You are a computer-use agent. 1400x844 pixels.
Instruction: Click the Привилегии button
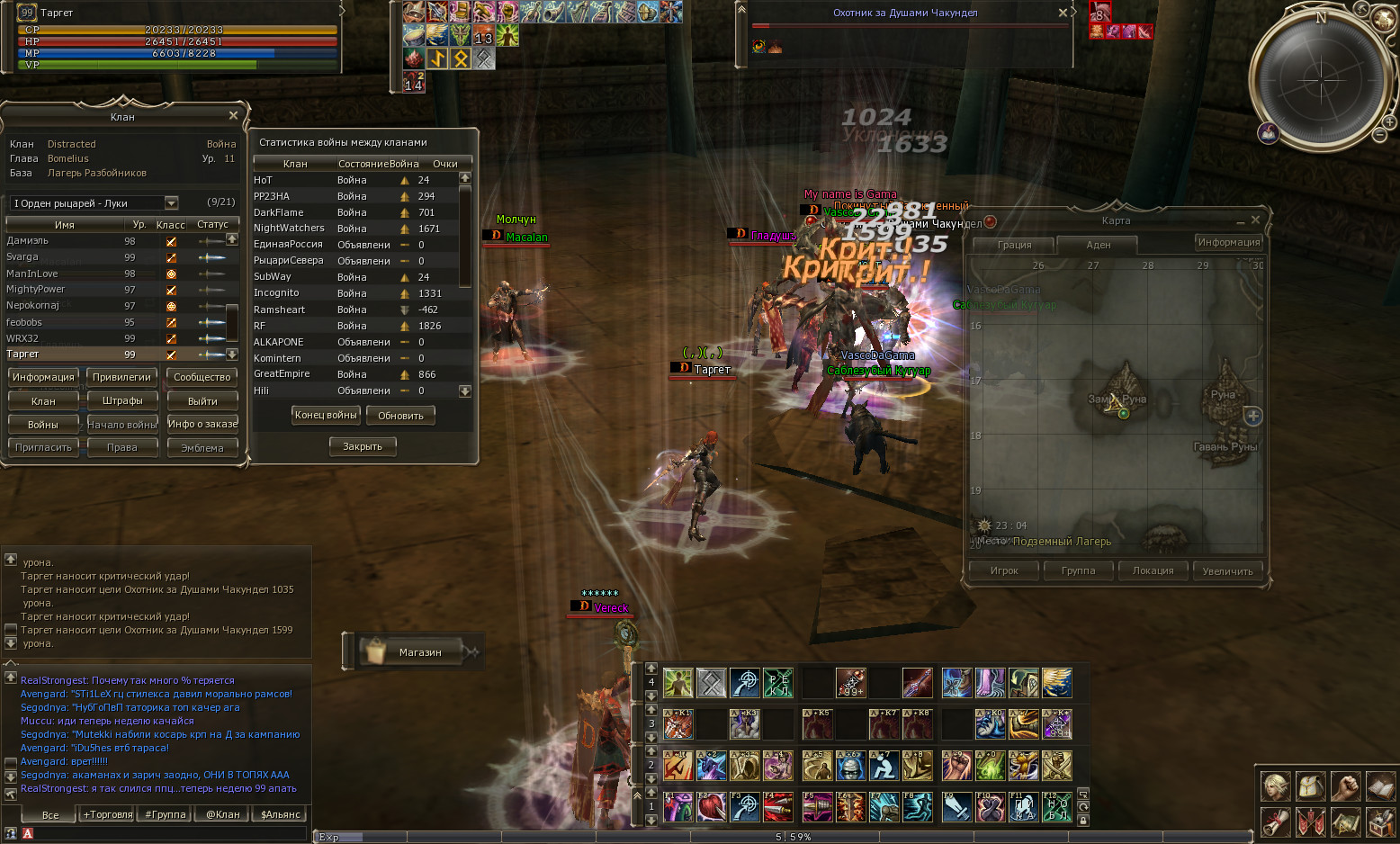click(x=122, y=377)
